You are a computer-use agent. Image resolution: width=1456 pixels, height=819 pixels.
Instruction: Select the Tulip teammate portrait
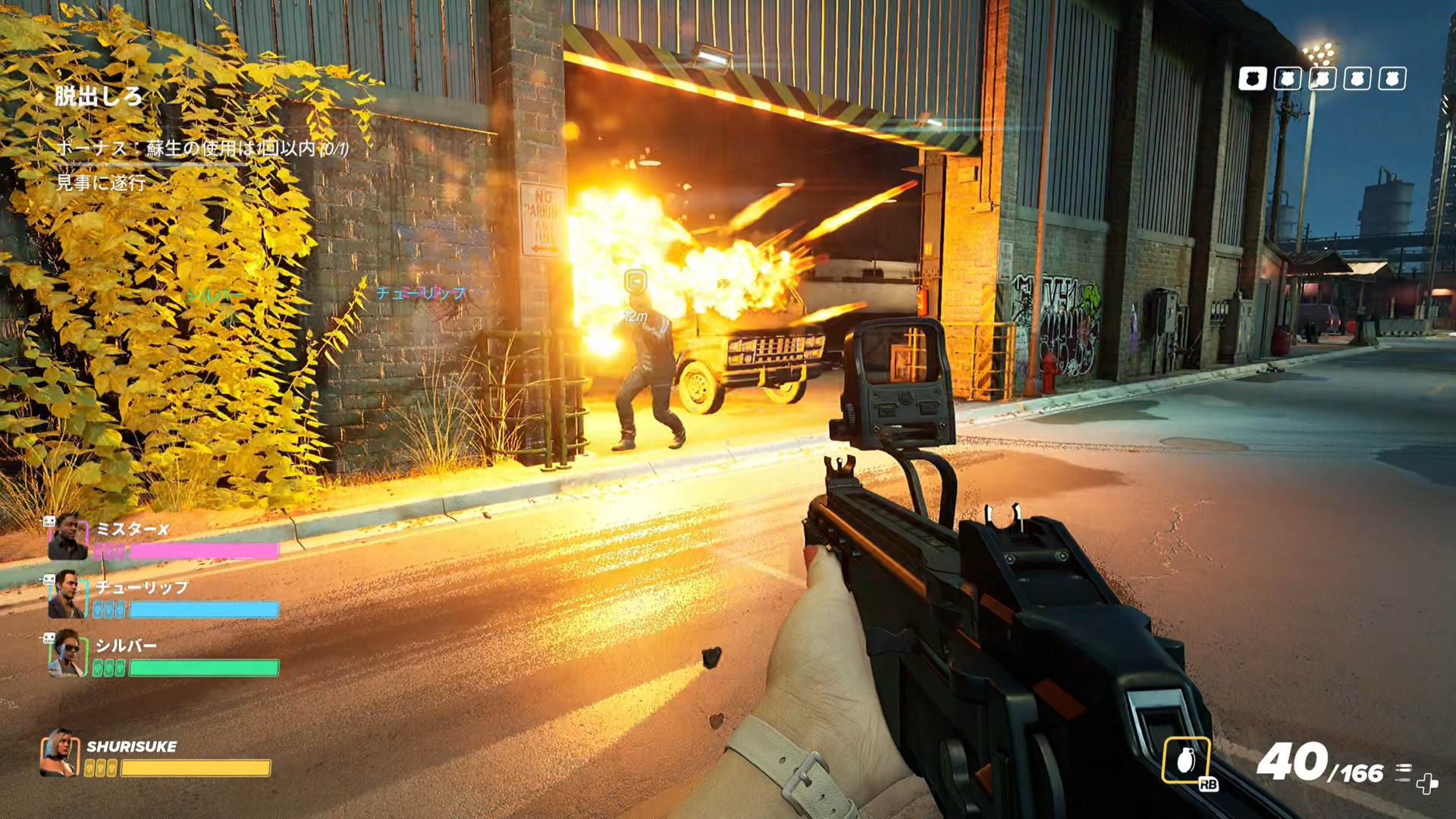[x=67, y=595]
